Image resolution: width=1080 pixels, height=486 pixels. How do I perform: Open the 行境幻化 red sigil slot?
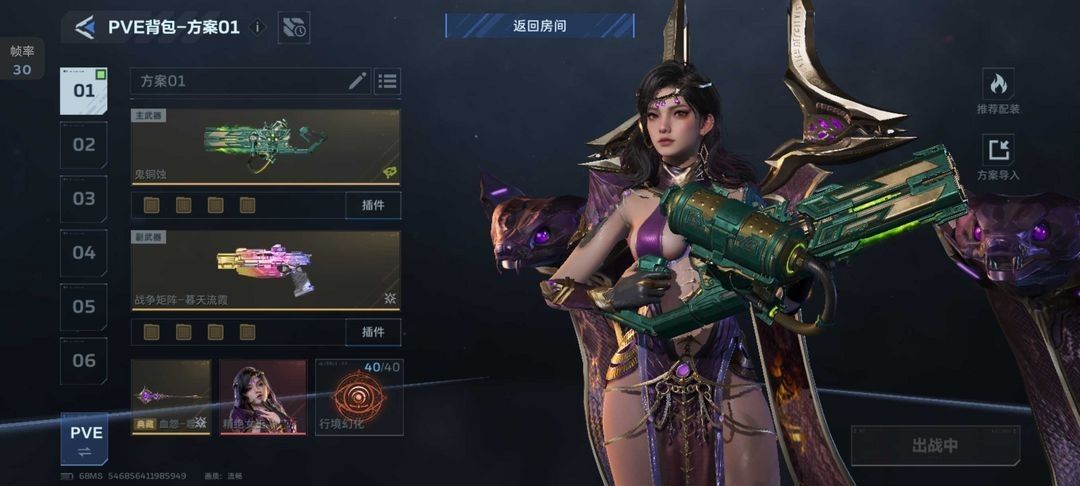359,397
